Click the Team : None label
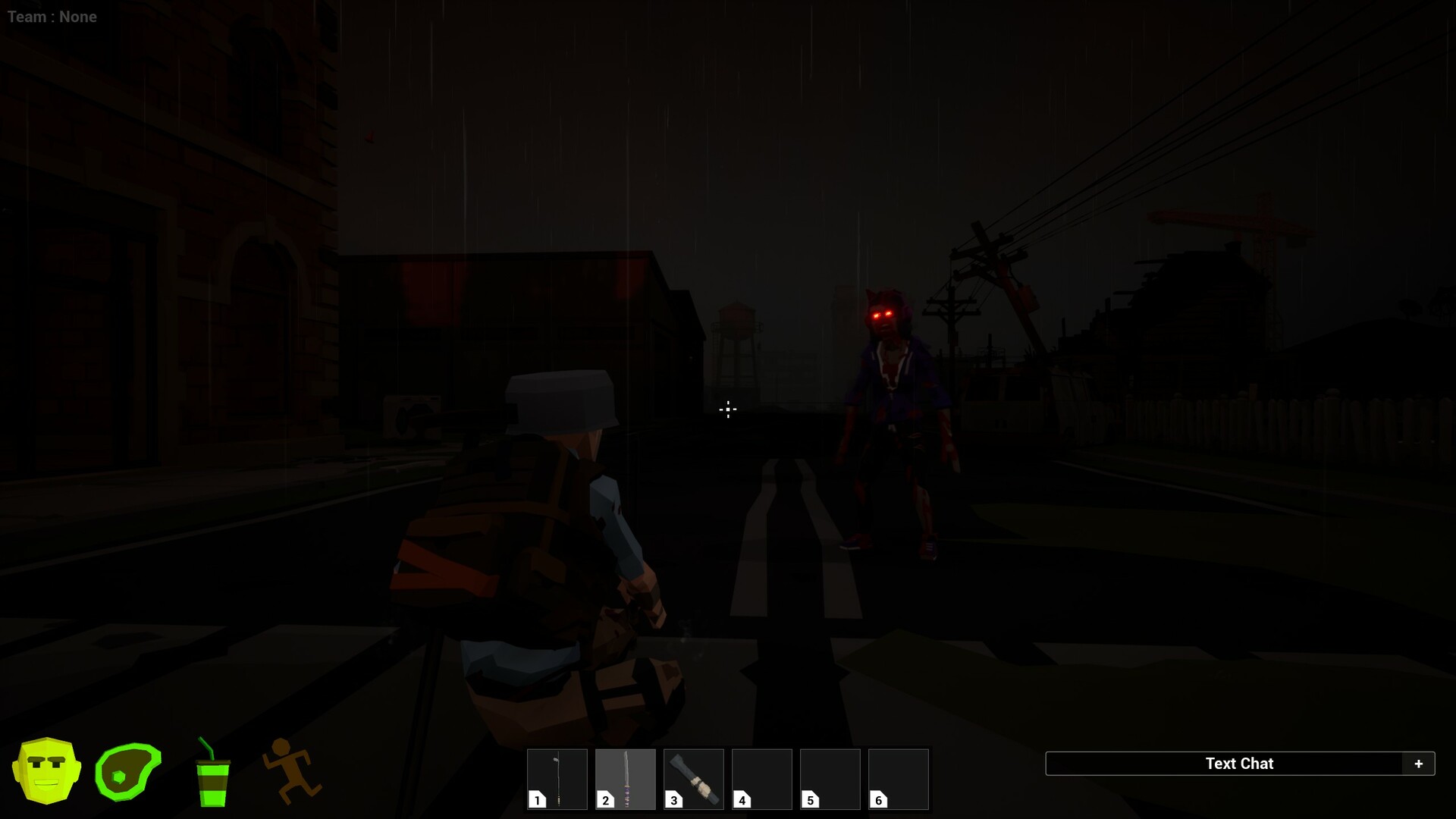 pyautogui.click(x=51, y=16)
